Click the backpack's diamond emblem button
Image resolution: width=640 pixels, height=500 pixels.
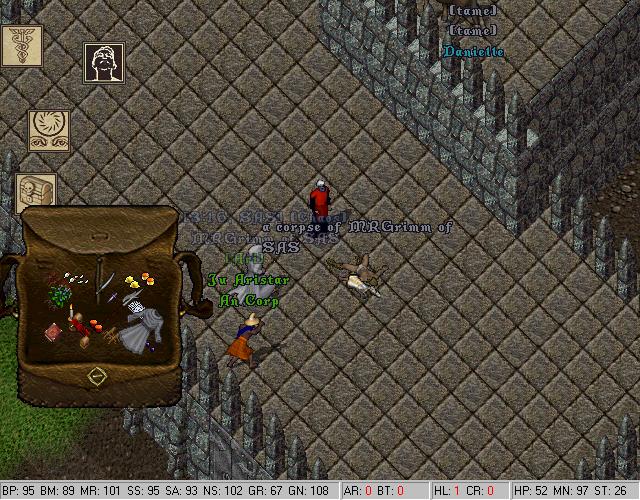coord(97,377)
